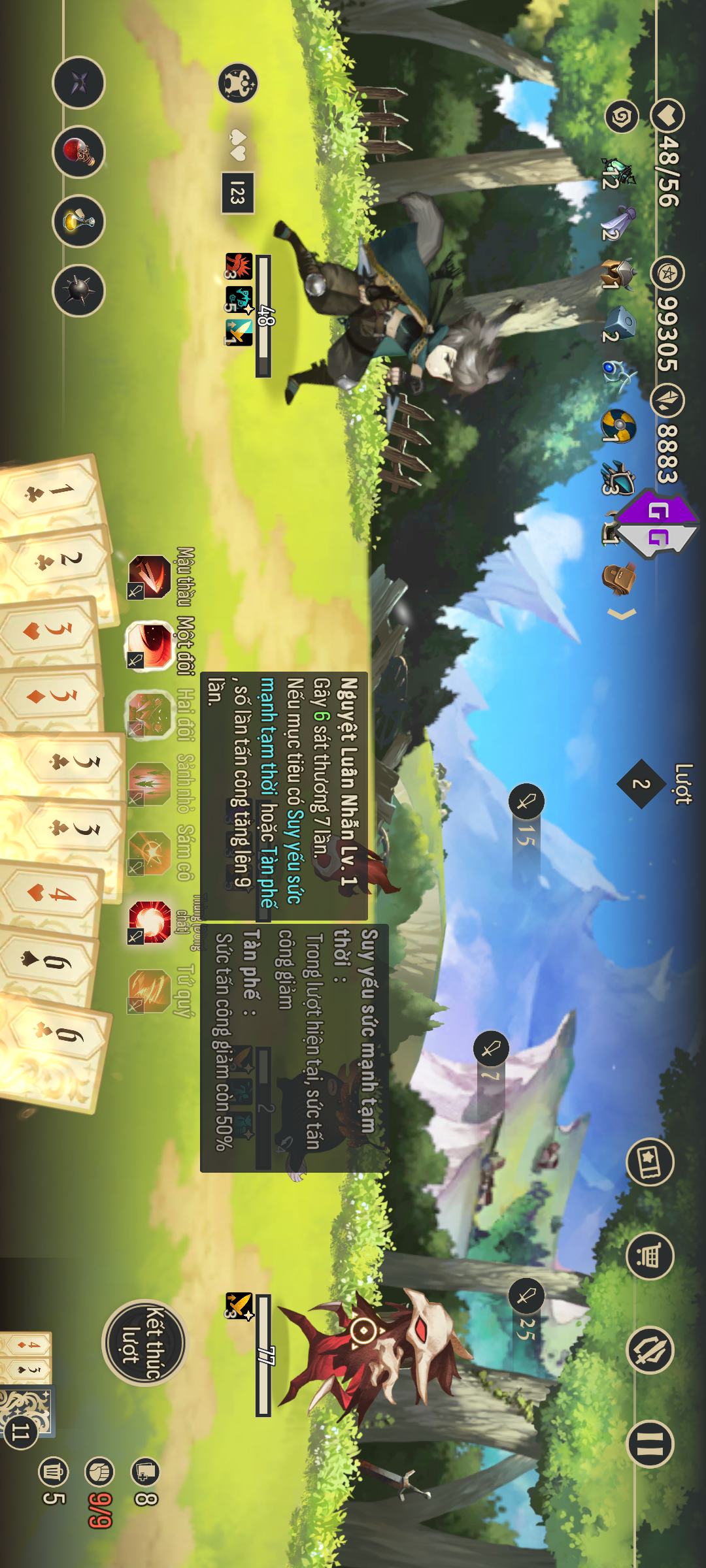Use the spiked bomb item

[x=78, y=291]
